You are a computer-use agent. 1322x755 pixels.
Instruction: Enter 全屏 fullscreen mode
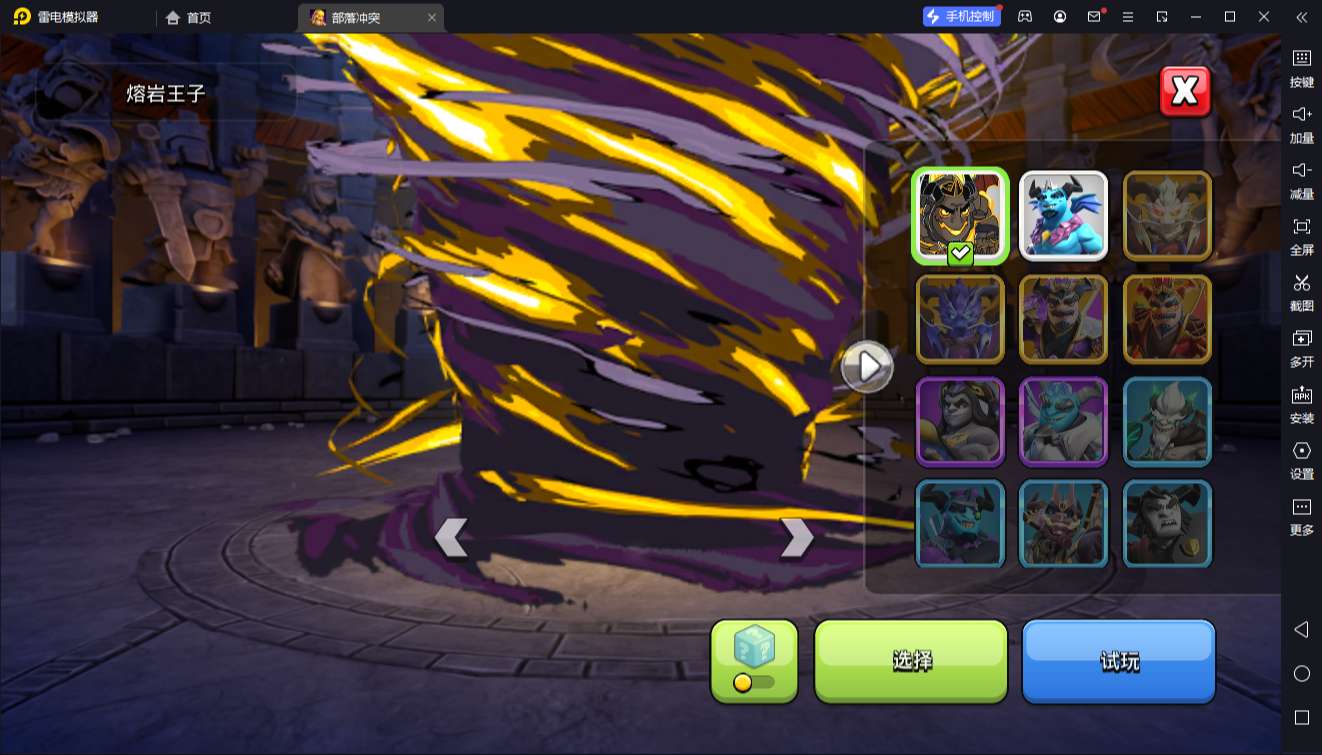pyautogui.click(x=1301, y=235)
